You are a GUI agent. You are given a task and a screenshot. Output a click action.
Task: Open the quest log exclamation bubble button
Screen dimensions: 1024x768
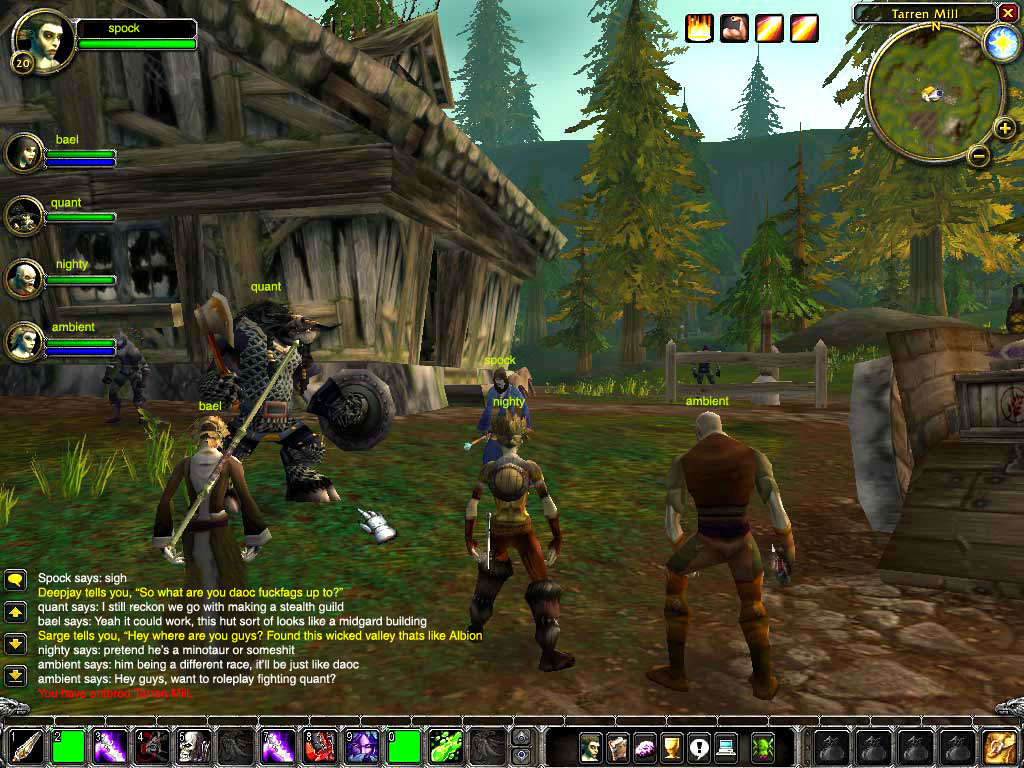click(x=697, y=746)
